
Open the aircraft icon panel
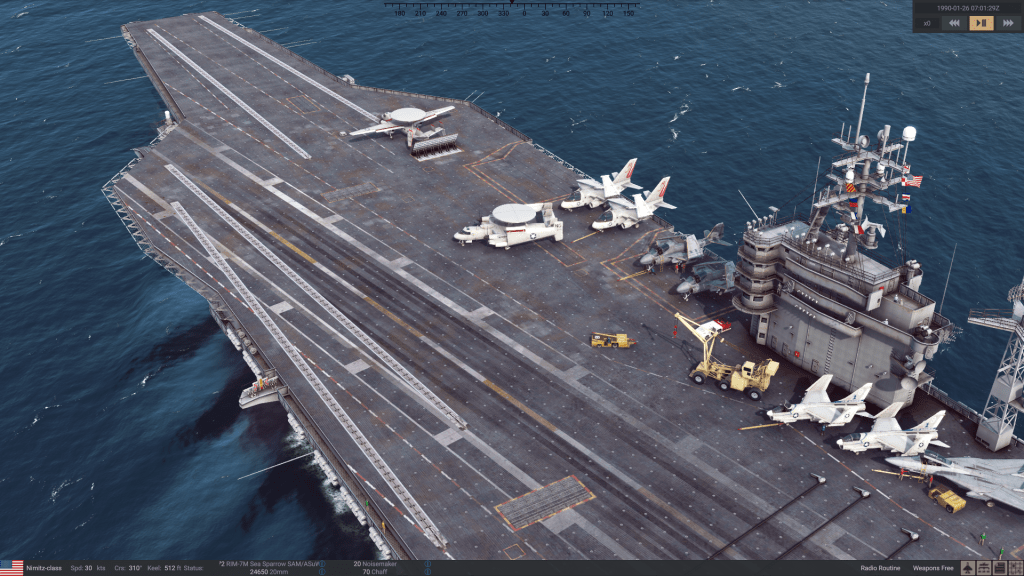968,568
